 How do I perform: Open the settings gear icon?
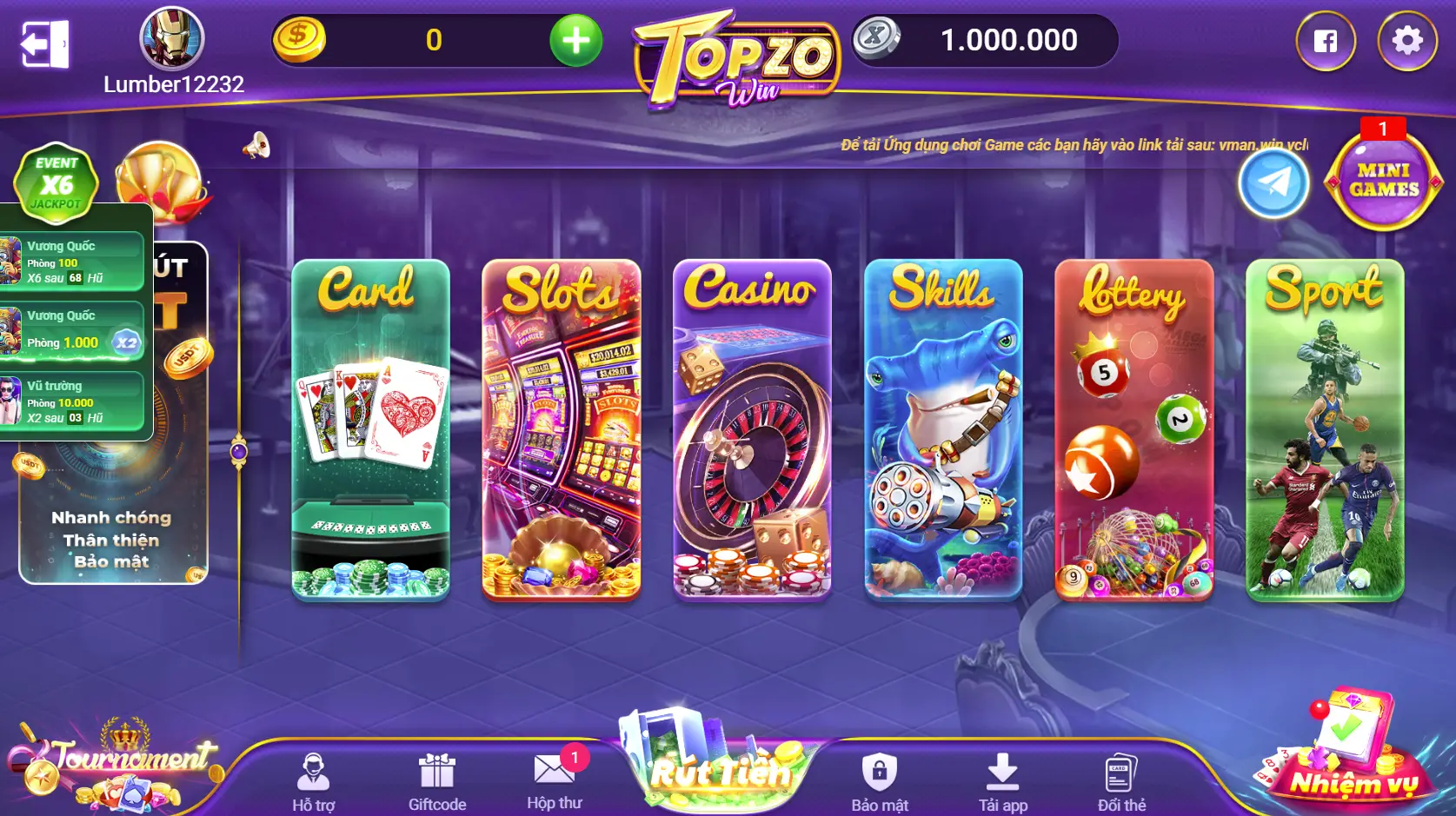pos(1406,41)
